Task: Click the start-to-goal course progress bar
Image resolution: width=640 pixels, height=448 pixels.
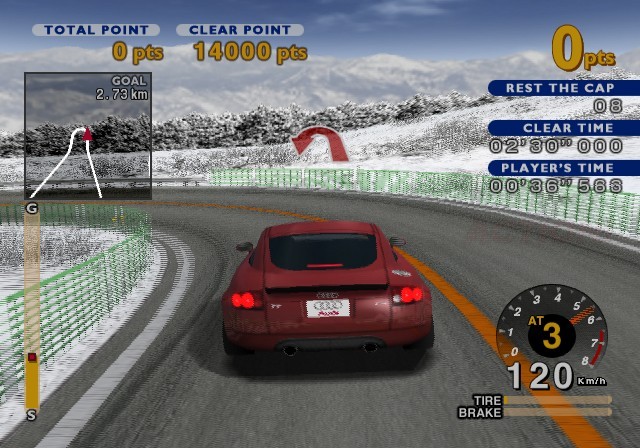Action: point(32,310)
